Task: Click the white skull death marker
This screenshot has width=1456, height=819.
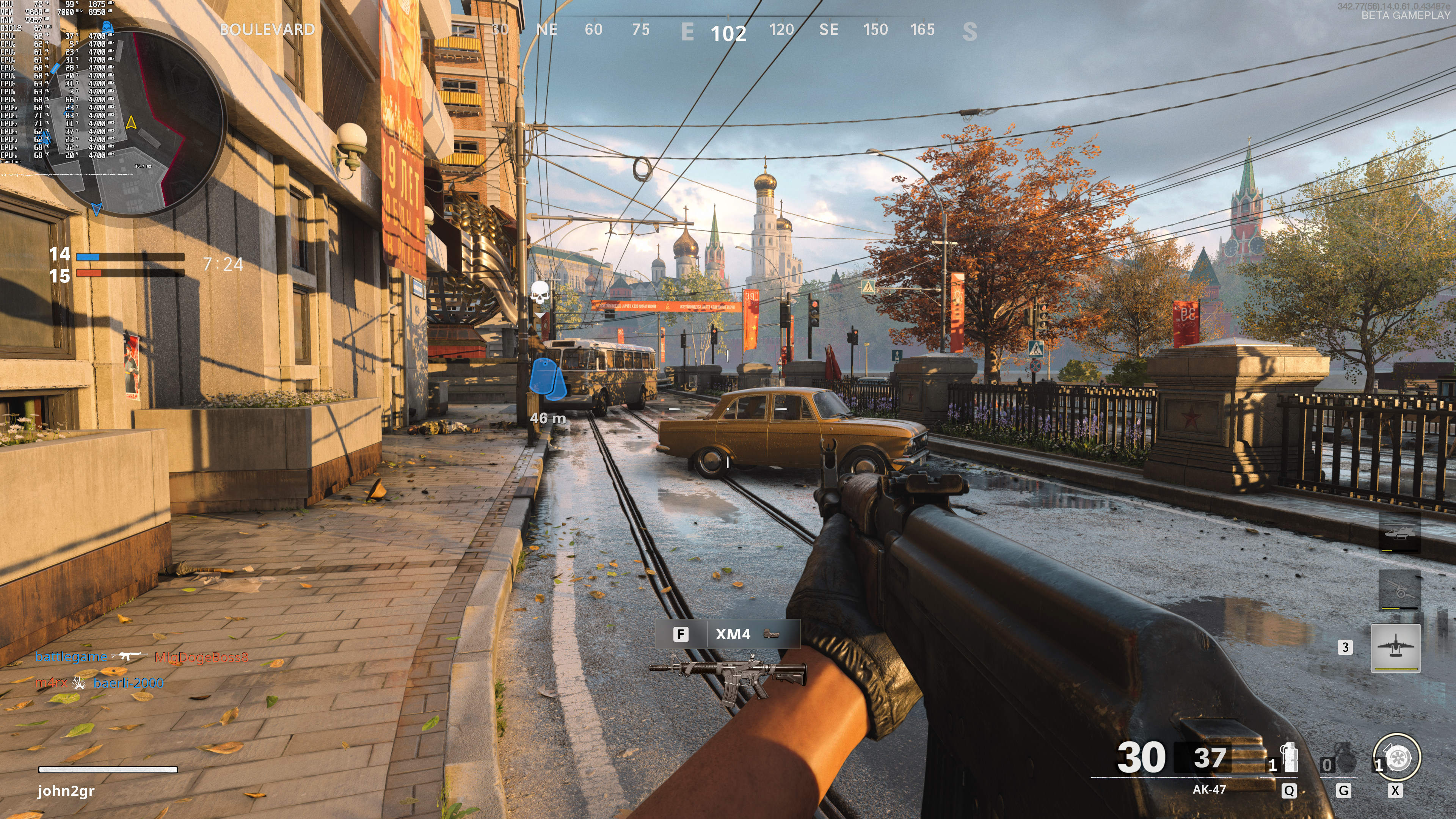Action: 540,293
